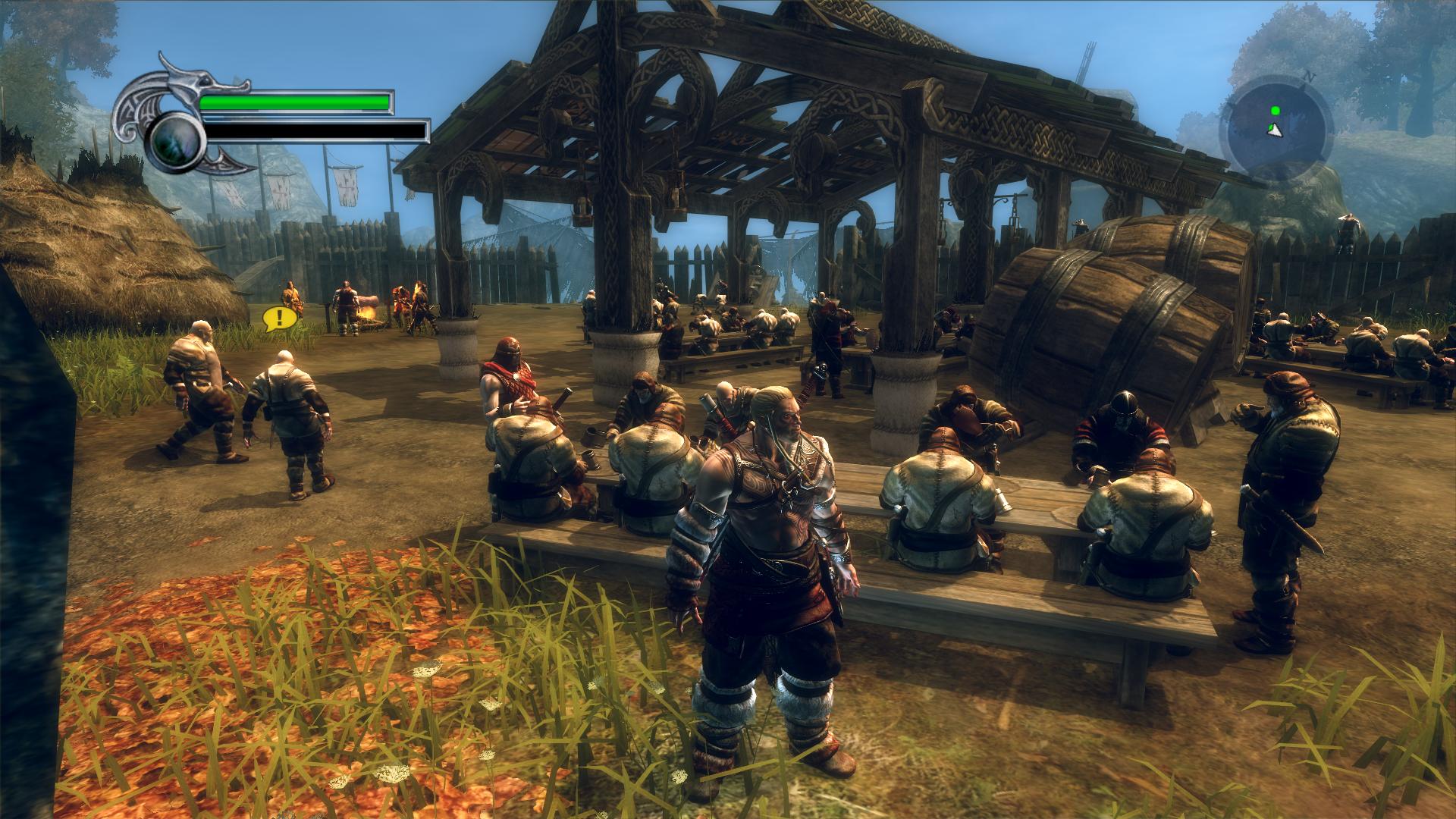Screen dimensions: 1456x819
Task: Select the green marker on the minimap
Action: (1276, 111)
